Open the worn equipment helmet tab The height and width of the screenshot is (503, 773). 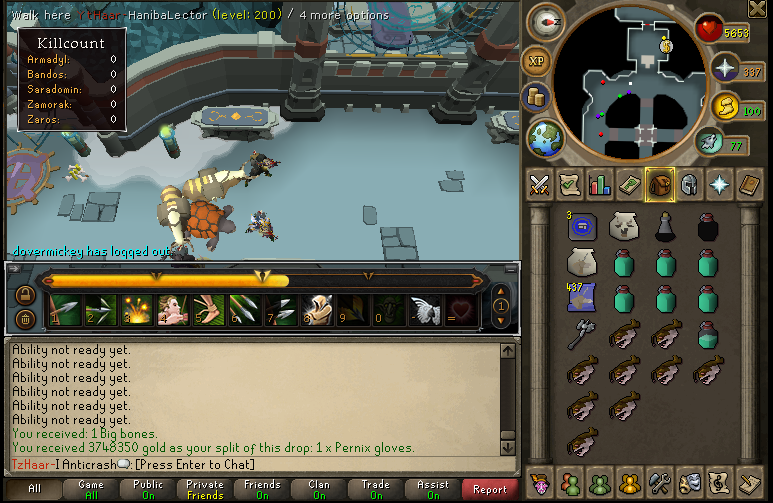[x=689, y=184]
